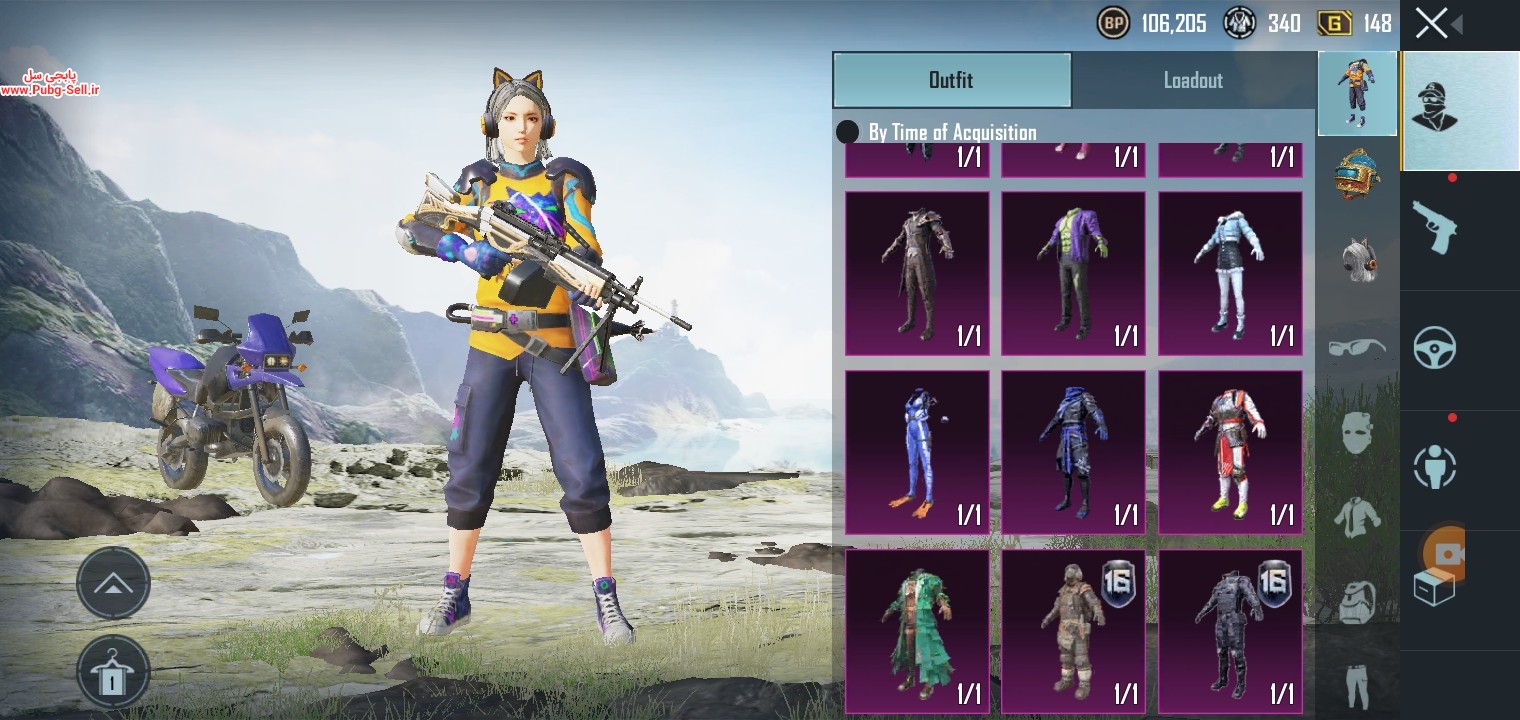Open the vehicle skins section
This screenshot has width=1520, height=720.
pyautogui.click(x=1434, y=349)
